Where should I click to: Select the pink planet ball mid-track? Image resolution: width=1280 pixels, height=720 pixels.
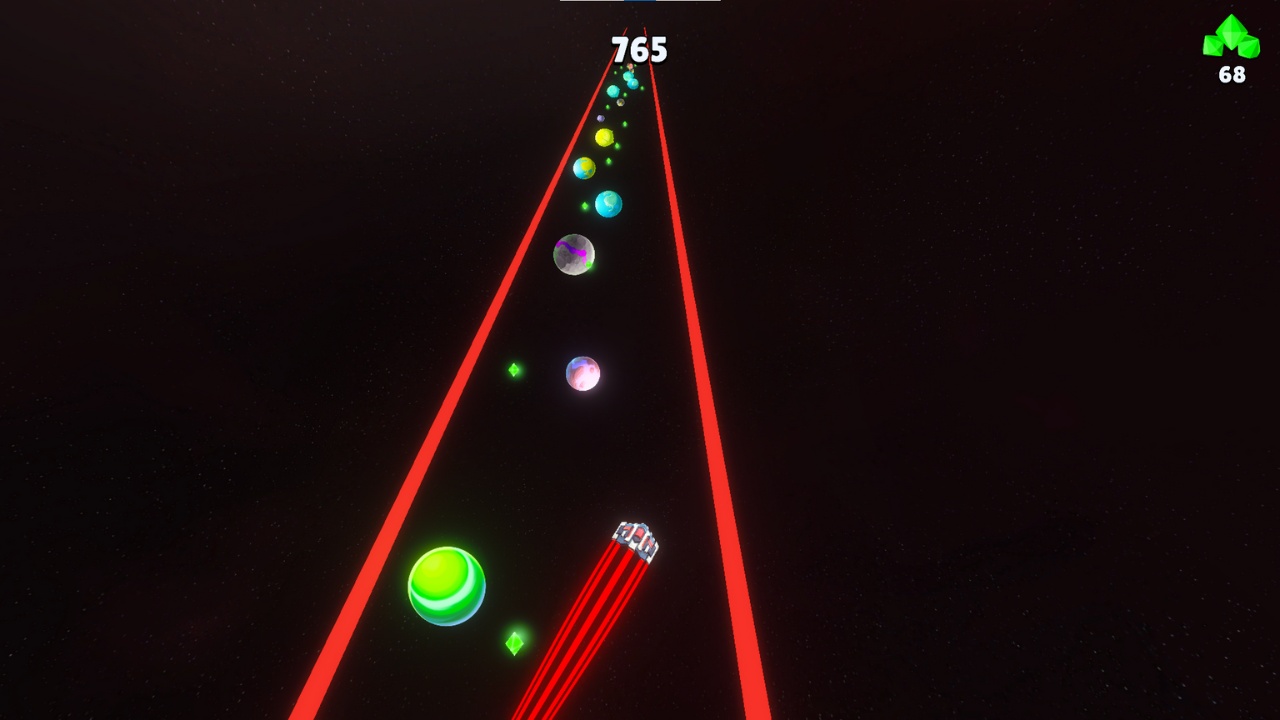click(x=584, y=372)
